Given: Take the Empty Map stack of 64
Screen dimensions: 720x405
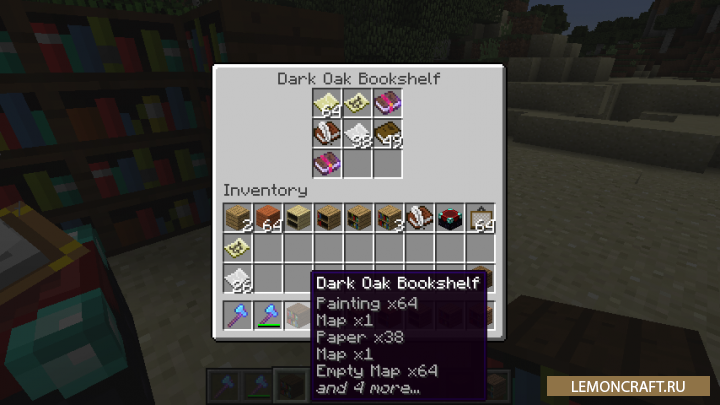Looking at the screenshot, I should point(328,102).
